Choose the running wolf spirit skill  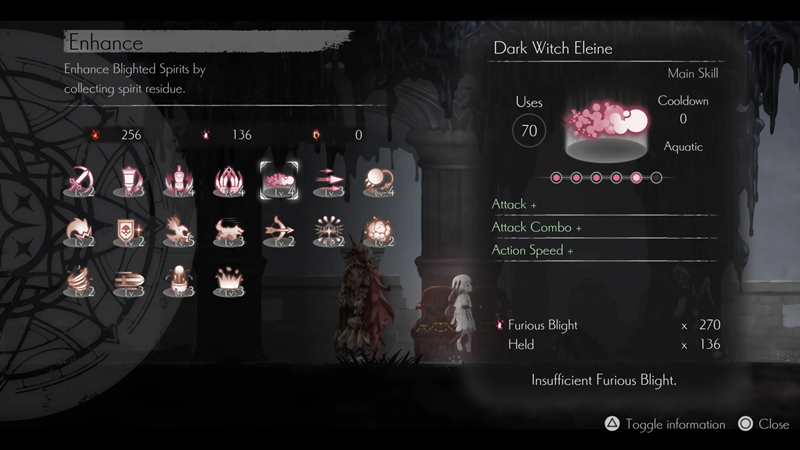coord(229,232)
